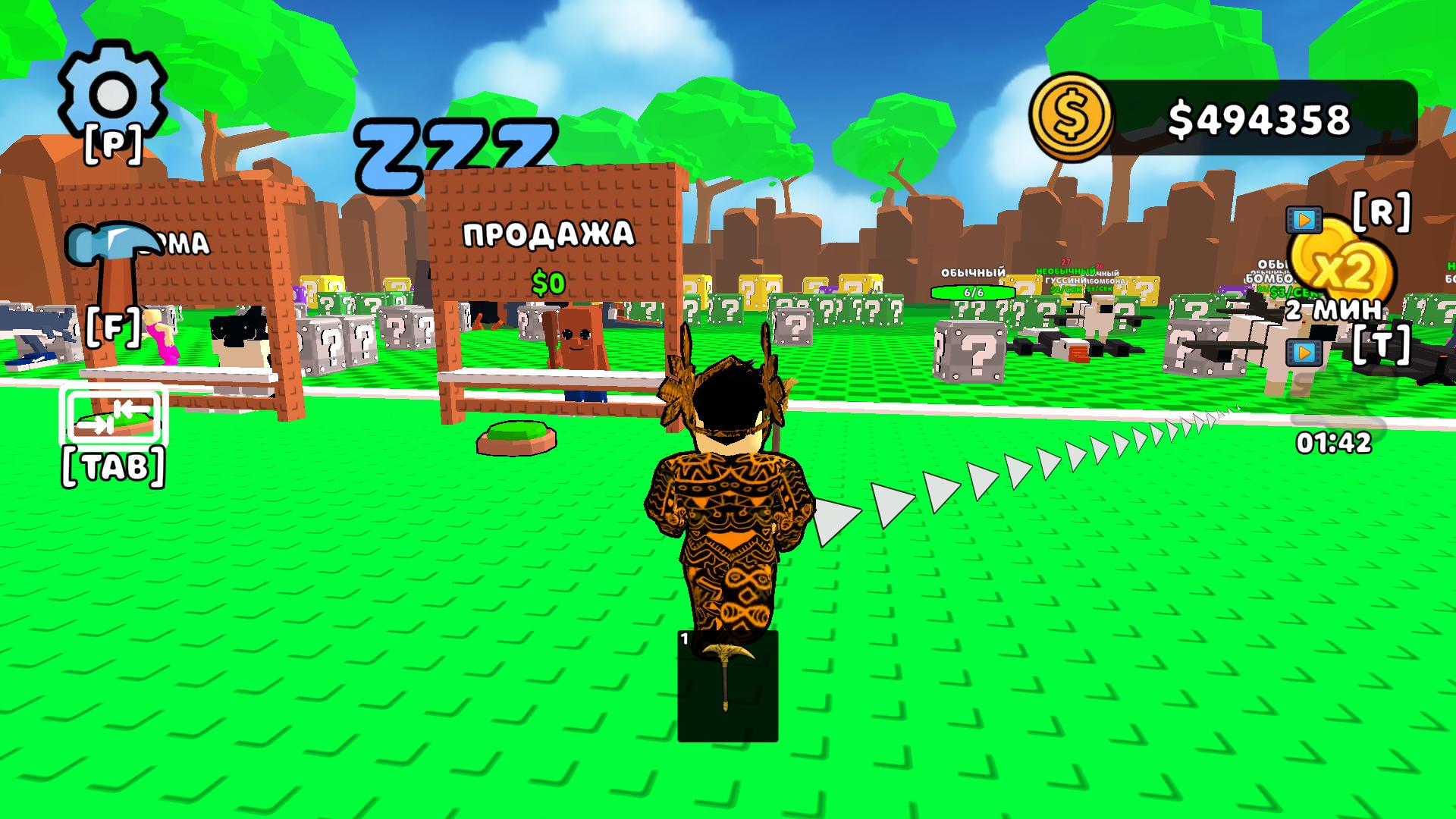Click the $494358 money counter

coord(1259,115)
